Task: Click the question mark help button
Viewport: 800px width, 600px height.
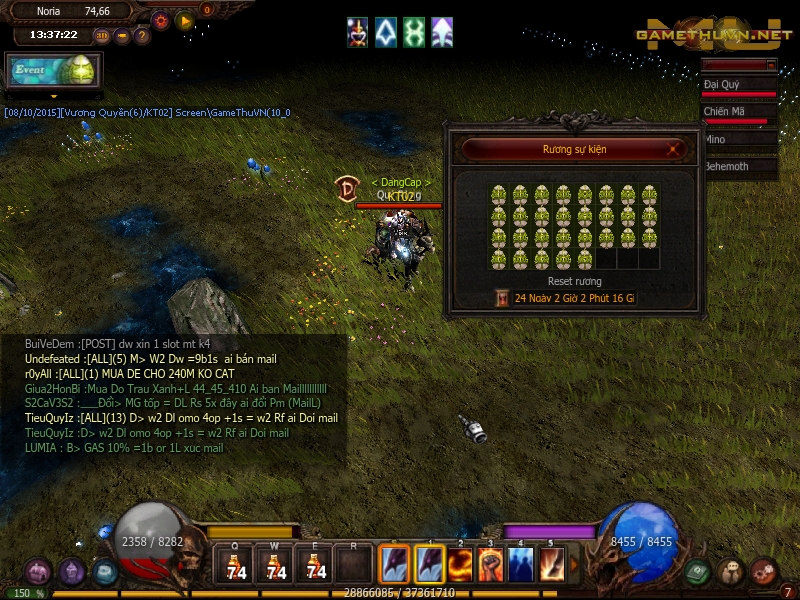Action: 142,35
